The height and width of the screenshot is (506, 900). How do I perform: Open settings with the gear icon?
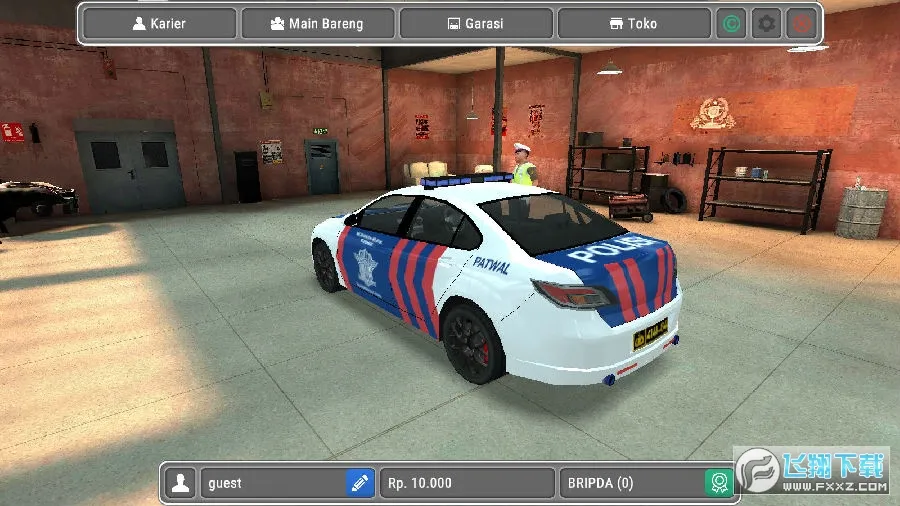click(x=766, y=23)
